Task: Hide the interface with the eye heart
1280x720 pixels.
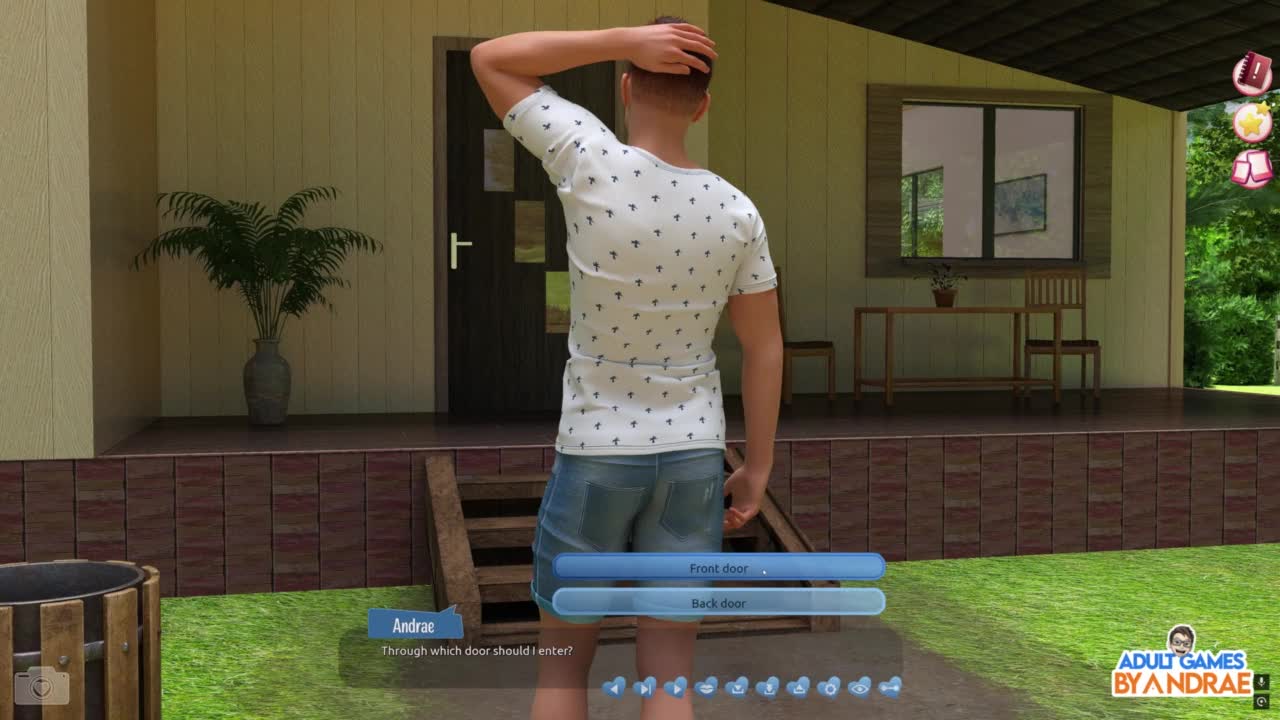Action: (859, 687)
